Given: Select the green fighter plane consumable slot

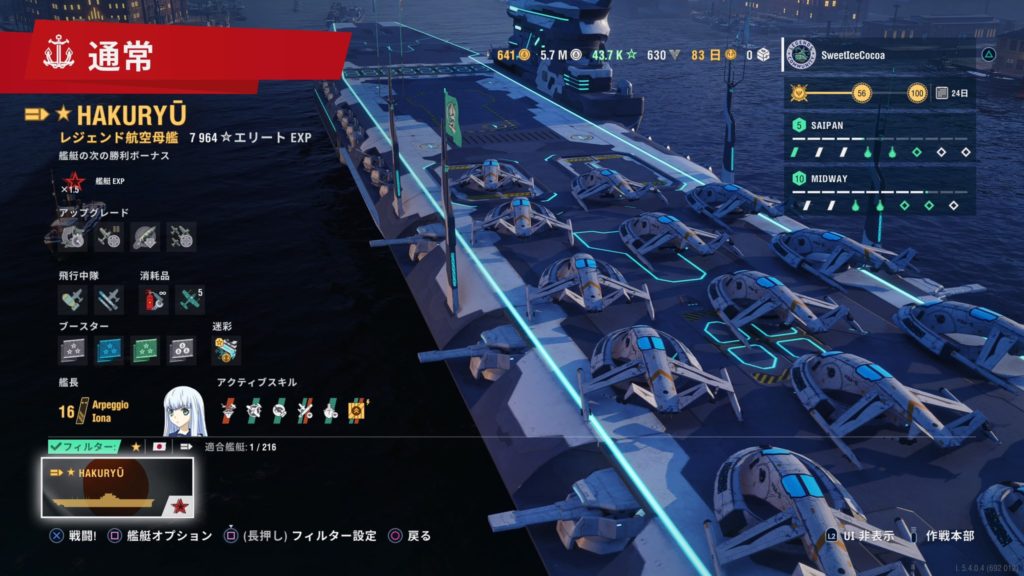Looking at the screenshot, I should (190, 298).
